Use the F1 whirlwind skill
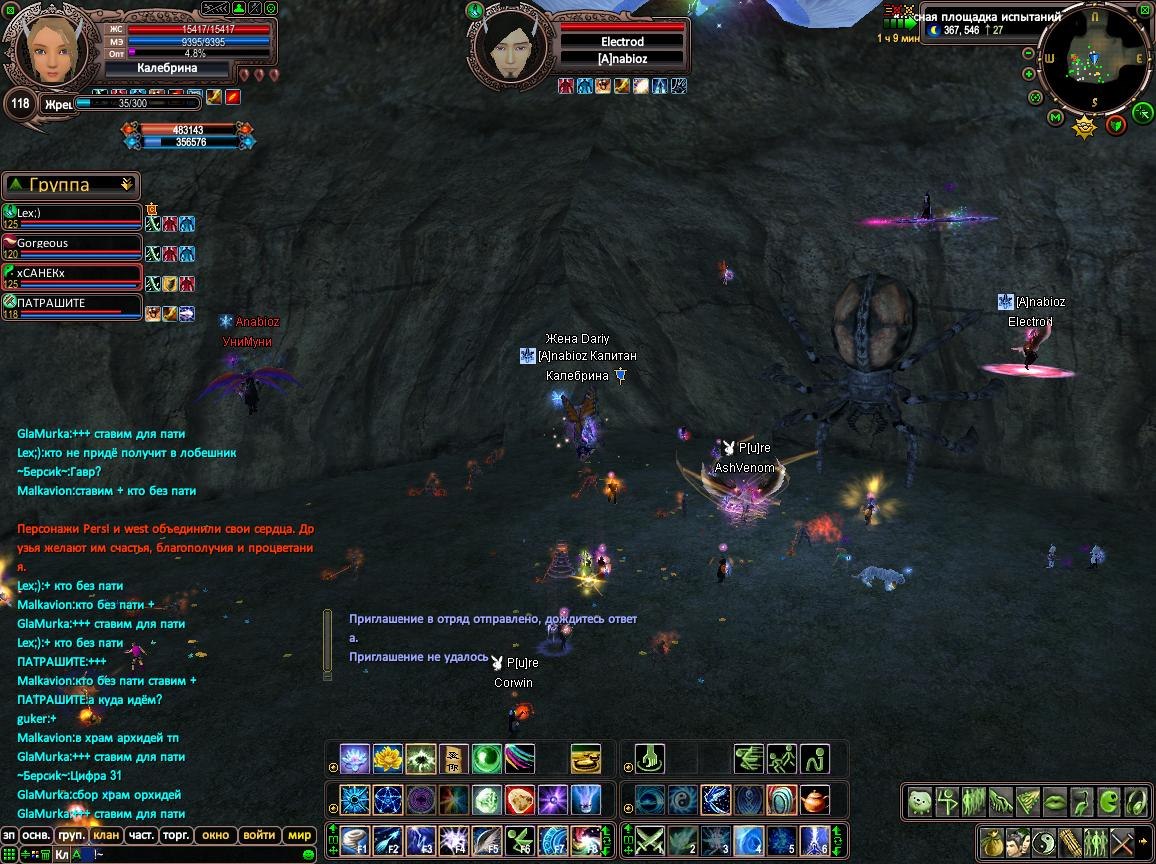This screenshot has height=864, width=1156. (355, 840)
